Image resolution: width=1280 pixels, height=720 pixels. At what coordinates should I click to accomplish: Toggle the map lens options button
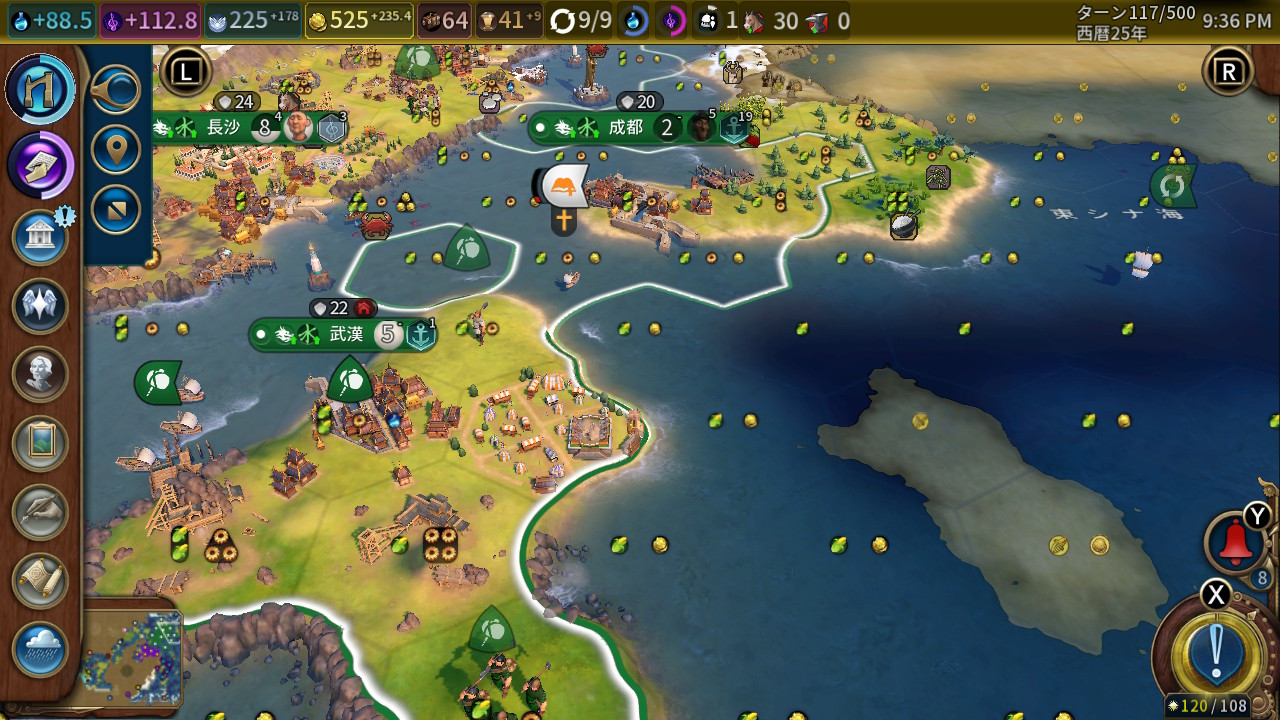coord(116,209)
